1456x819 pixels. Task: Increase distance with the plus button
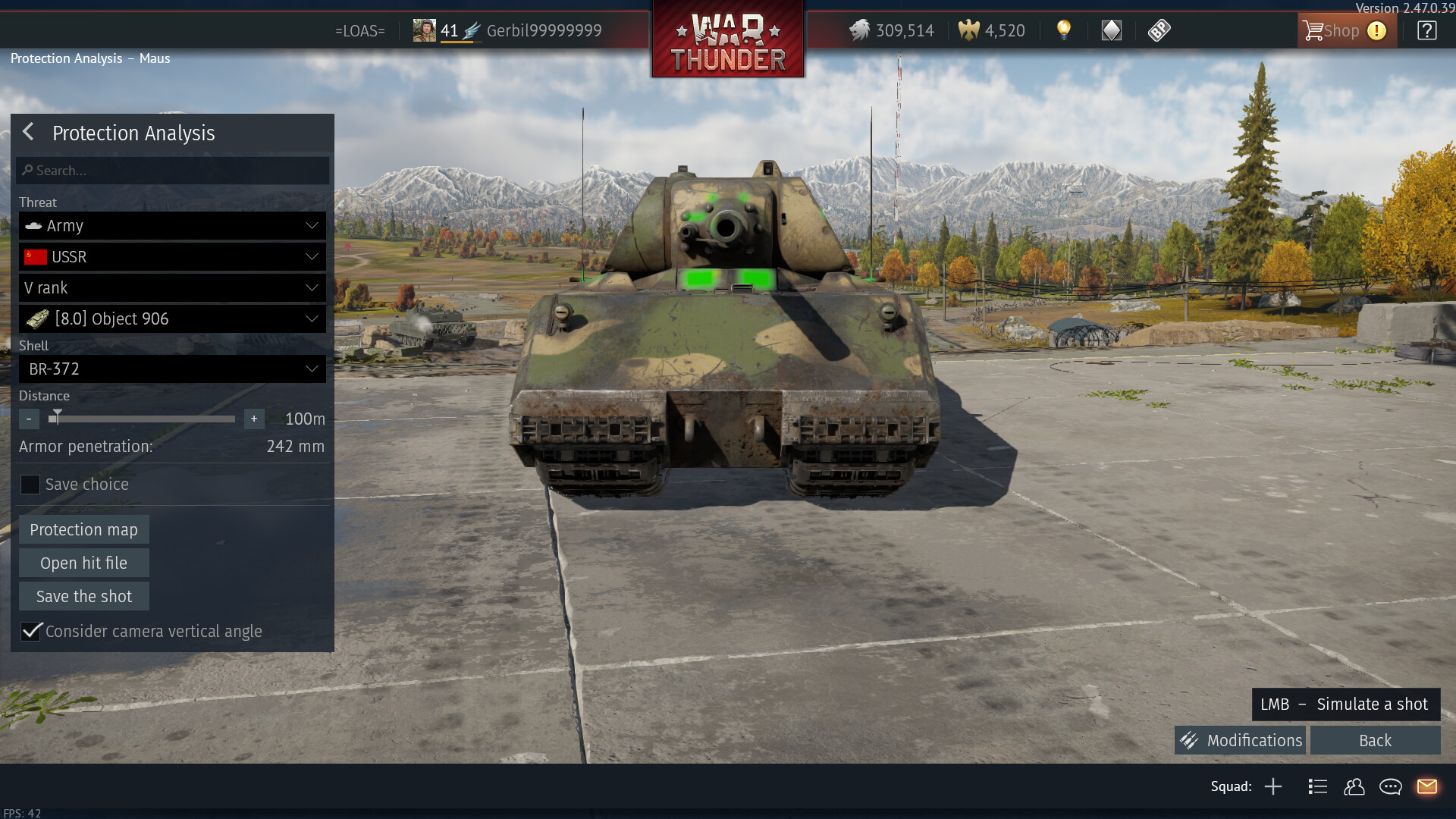tap(254, 419)
